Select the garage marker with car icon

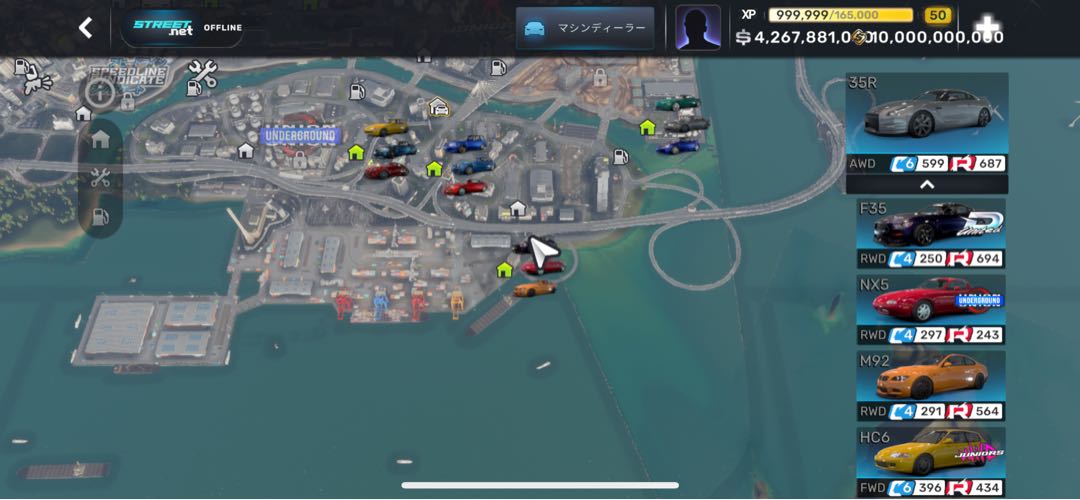coord(438,107)
